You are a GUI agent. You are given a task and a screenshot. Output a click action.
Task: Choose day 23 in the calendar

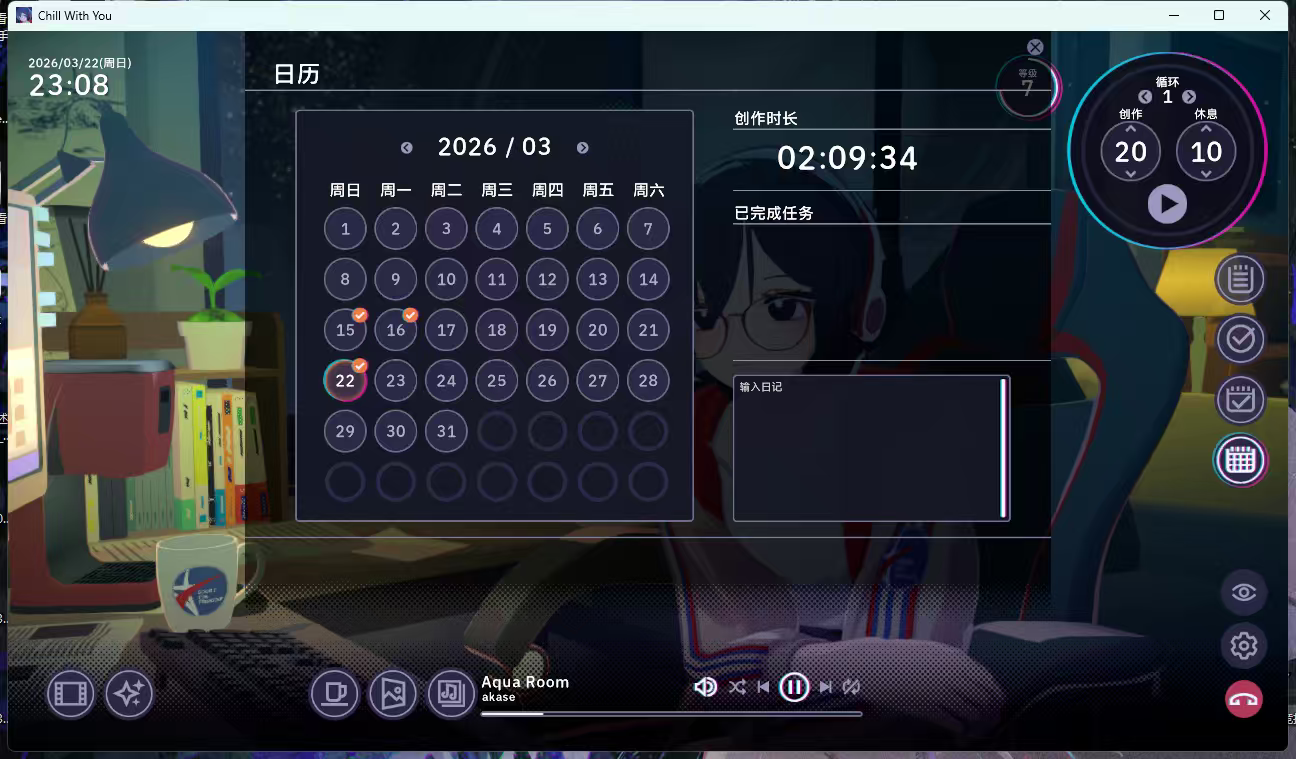[x=396, y=381]
